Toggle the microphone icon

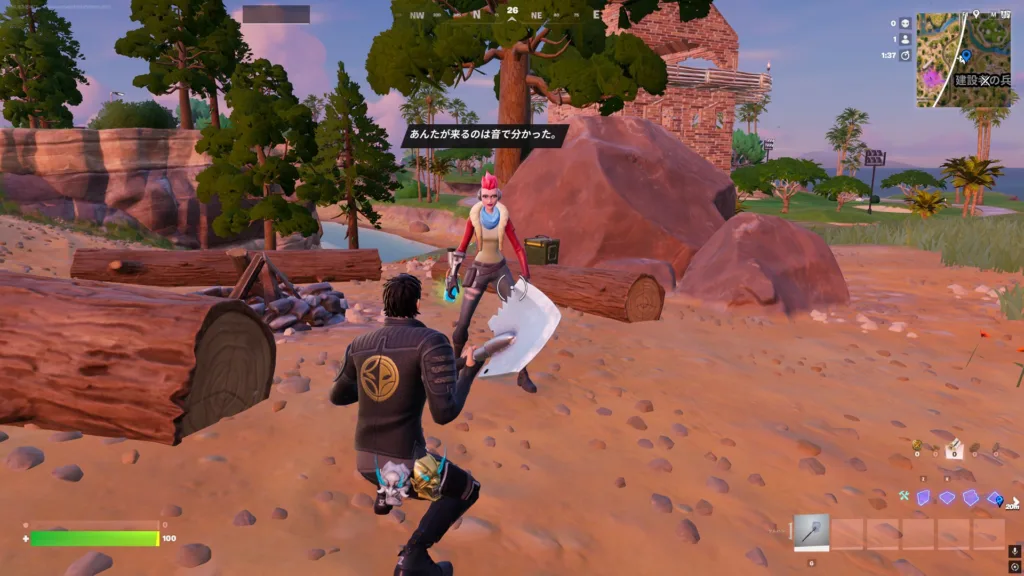[1015, 550]
